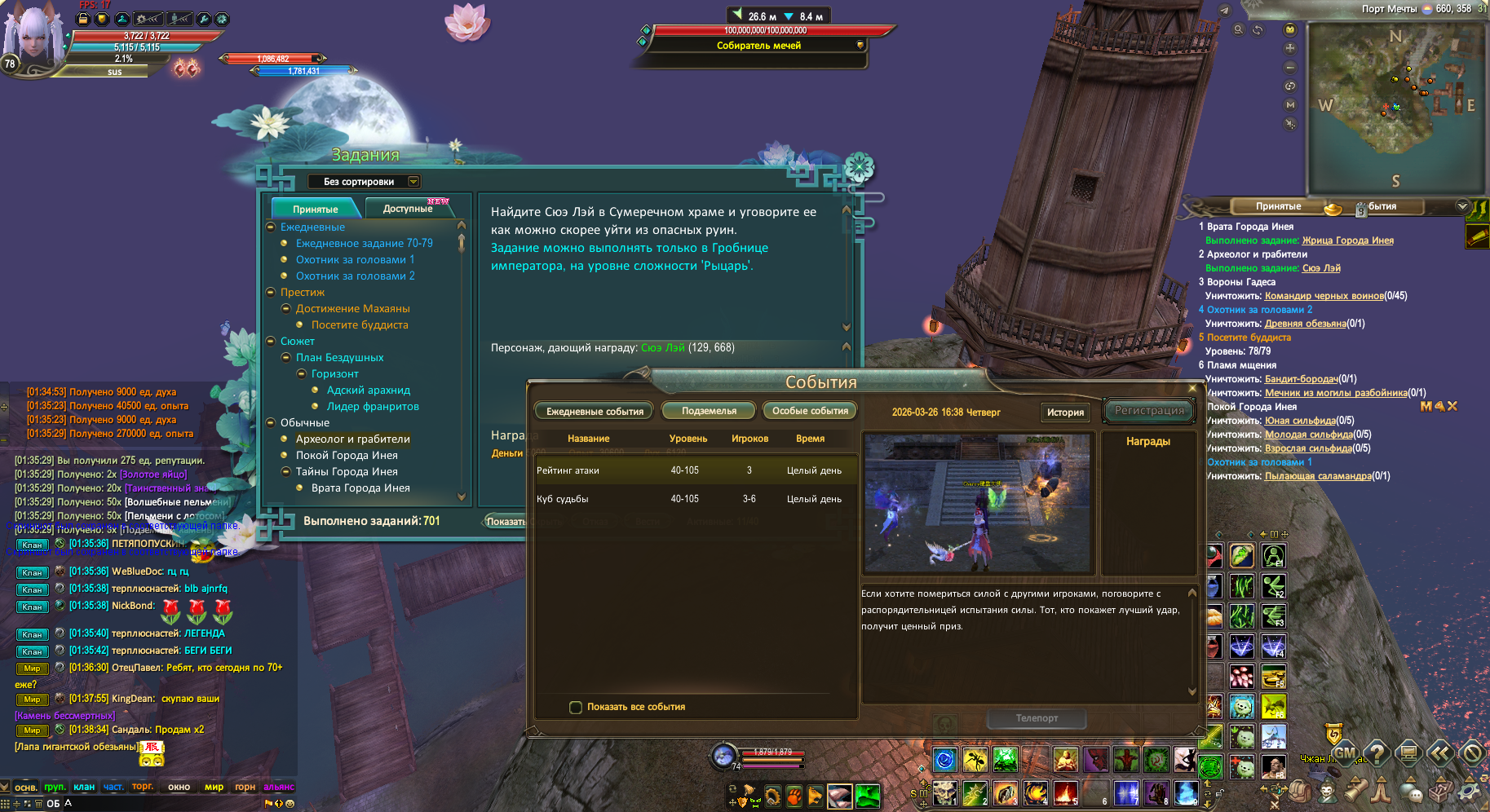
Task: Close the События window
Action: (x=1192, y=388)
